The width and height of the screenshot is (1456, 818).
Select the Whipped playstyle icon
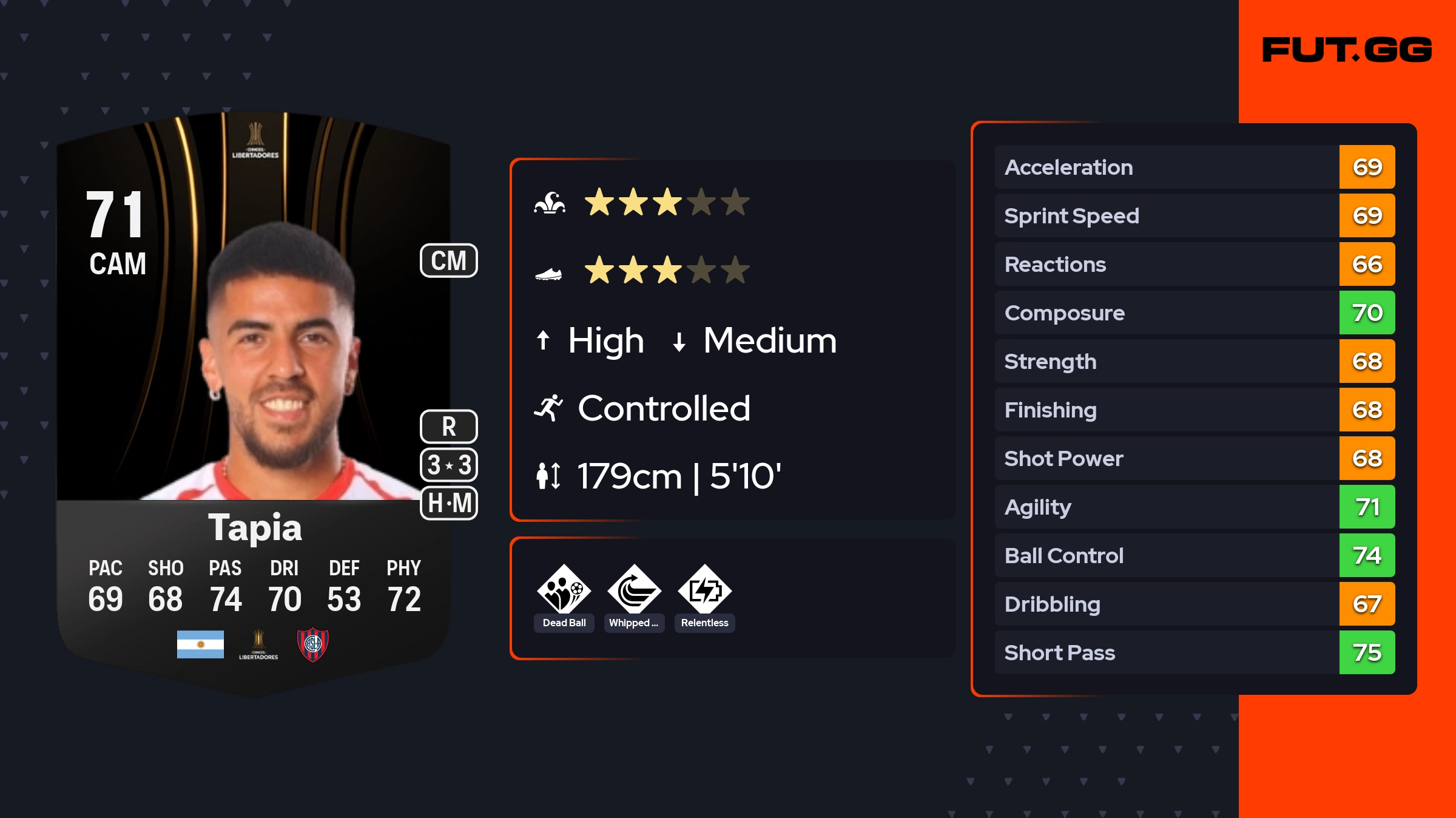click(x=634, y=590)
